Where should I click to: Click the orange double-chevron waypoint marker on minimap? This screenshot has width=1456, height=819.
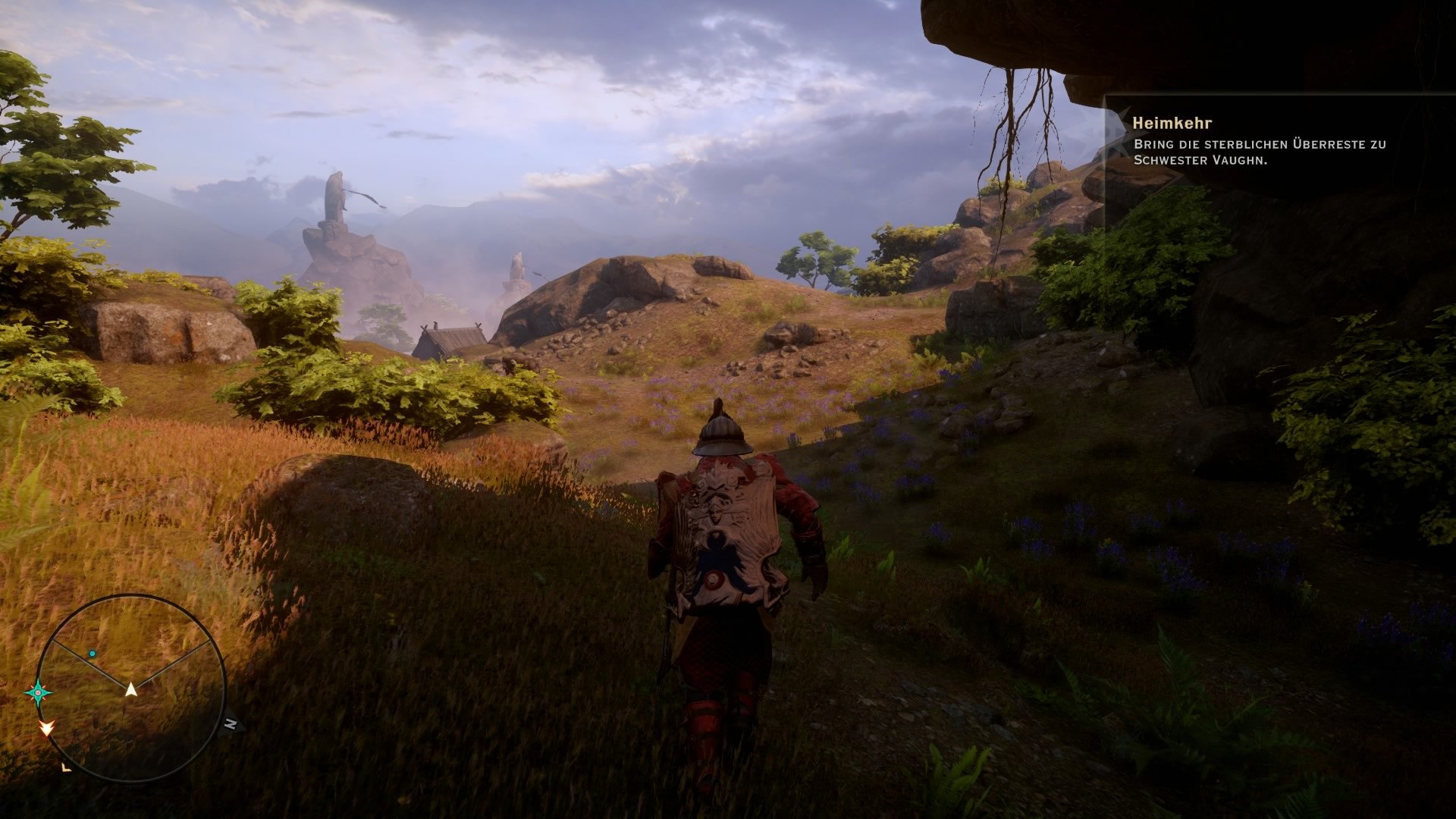click(x=47, y=730)
